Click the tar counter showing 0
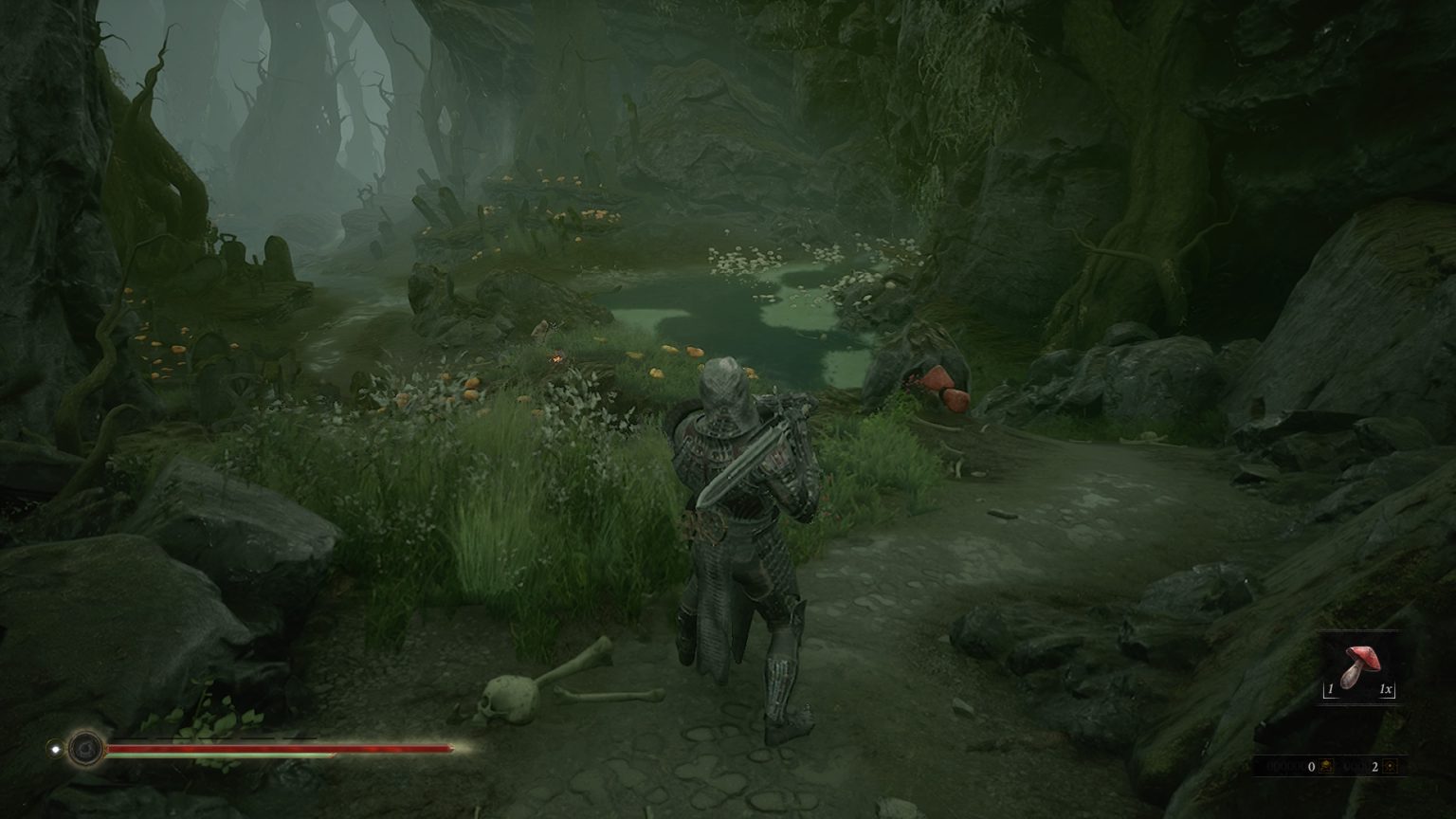 point(1311,766)
